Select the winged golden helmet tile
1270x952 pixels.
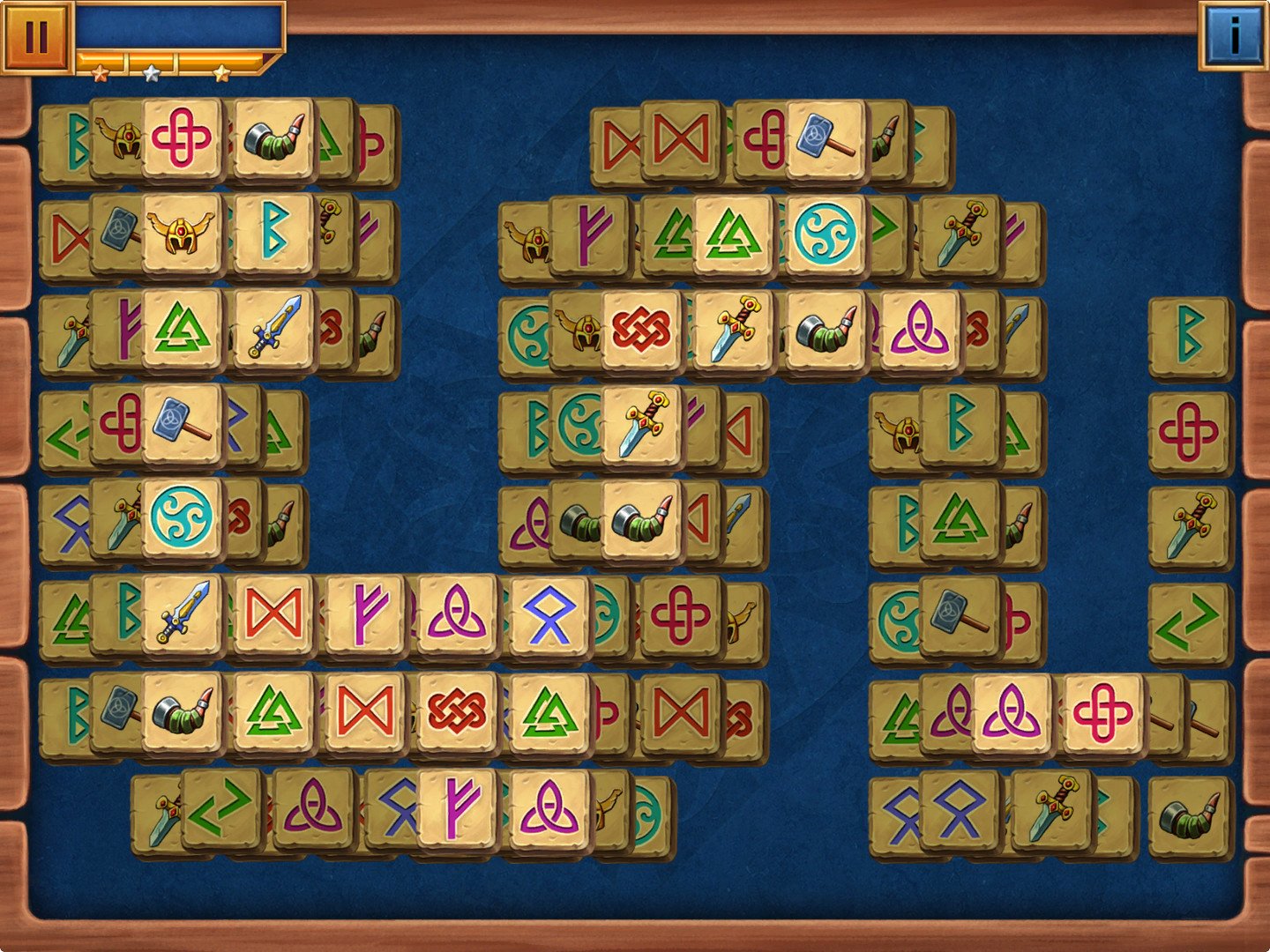point(181,233)
